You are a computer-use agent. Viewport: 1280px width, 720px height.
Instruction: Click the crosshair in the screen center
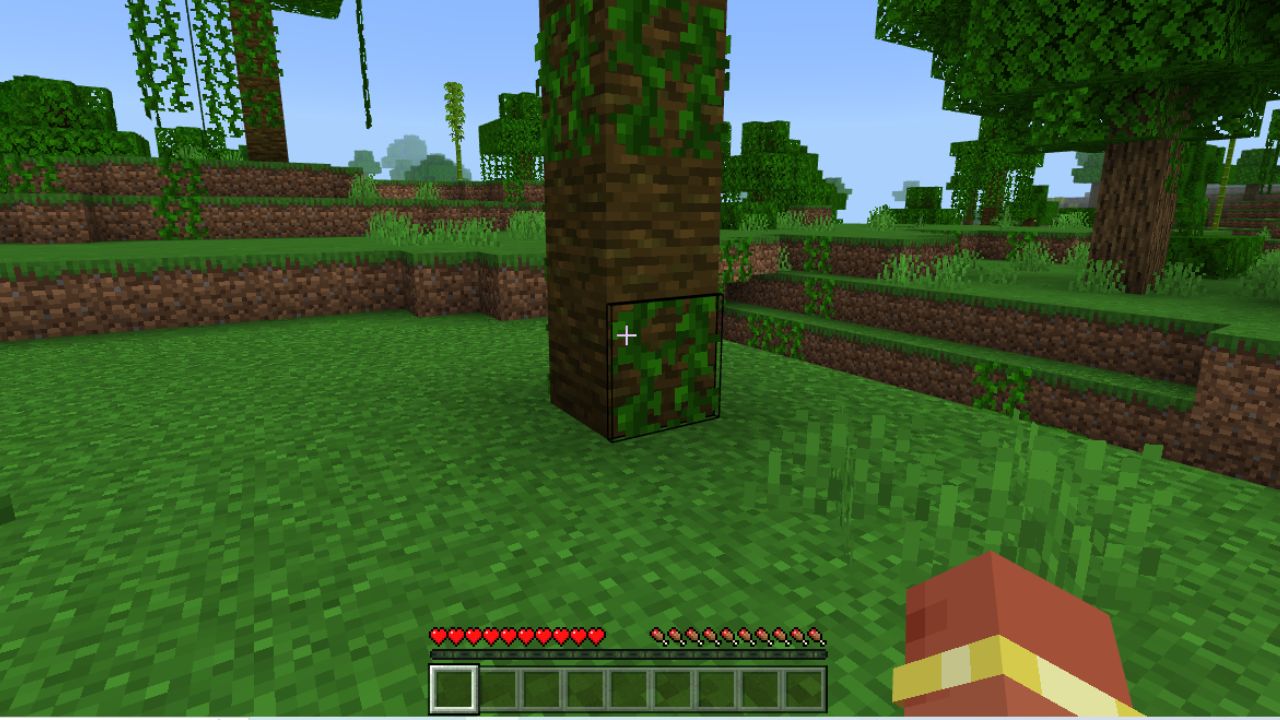pos(628,336)
